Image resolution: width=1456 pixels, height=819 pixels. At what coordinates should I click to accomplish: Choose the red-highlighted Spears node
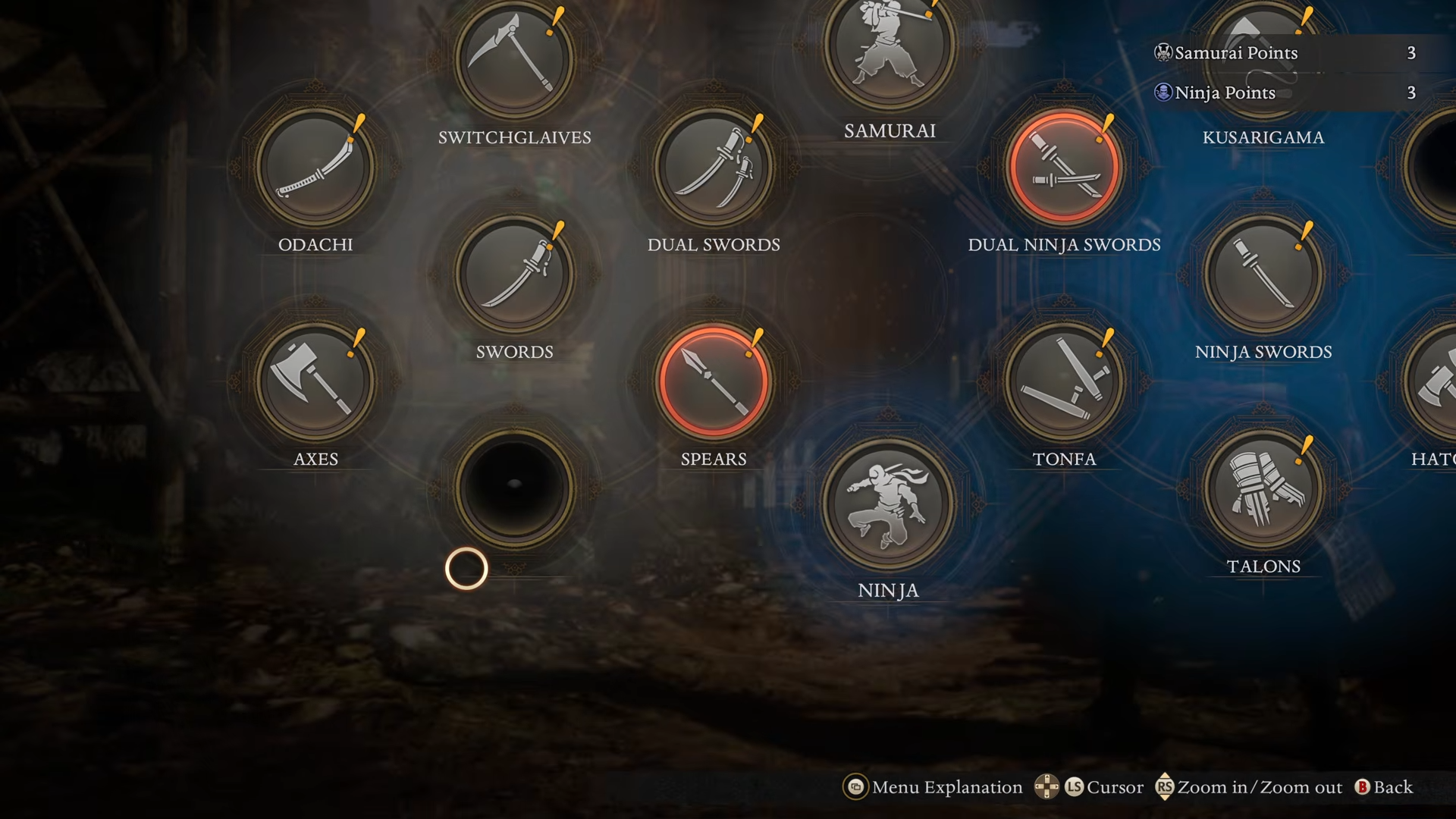pyautogui.click(x=714, y=381)
